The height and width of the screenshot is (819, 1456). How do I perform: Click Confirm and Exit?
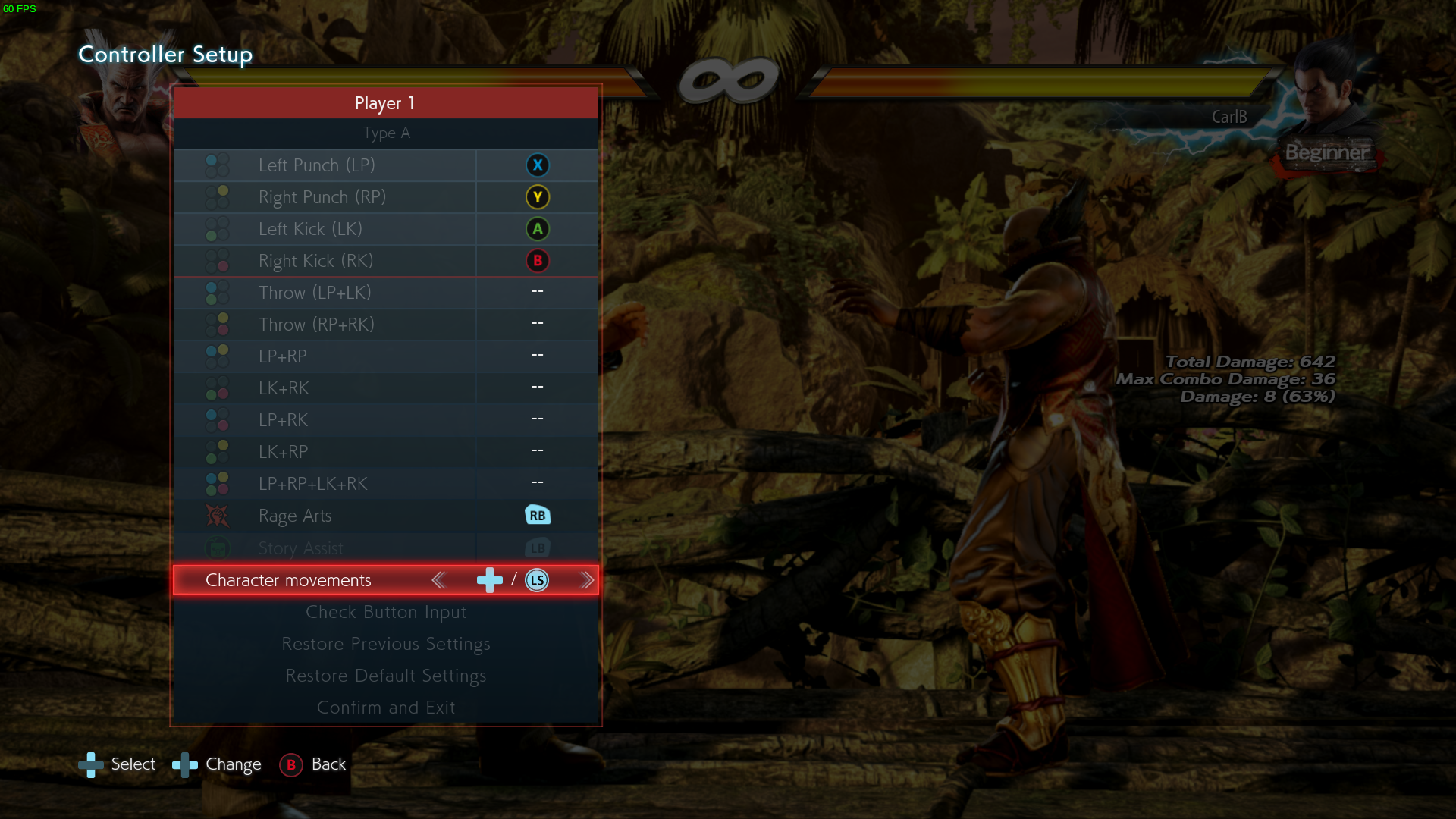pyautogui.click(x=386, y=707)
